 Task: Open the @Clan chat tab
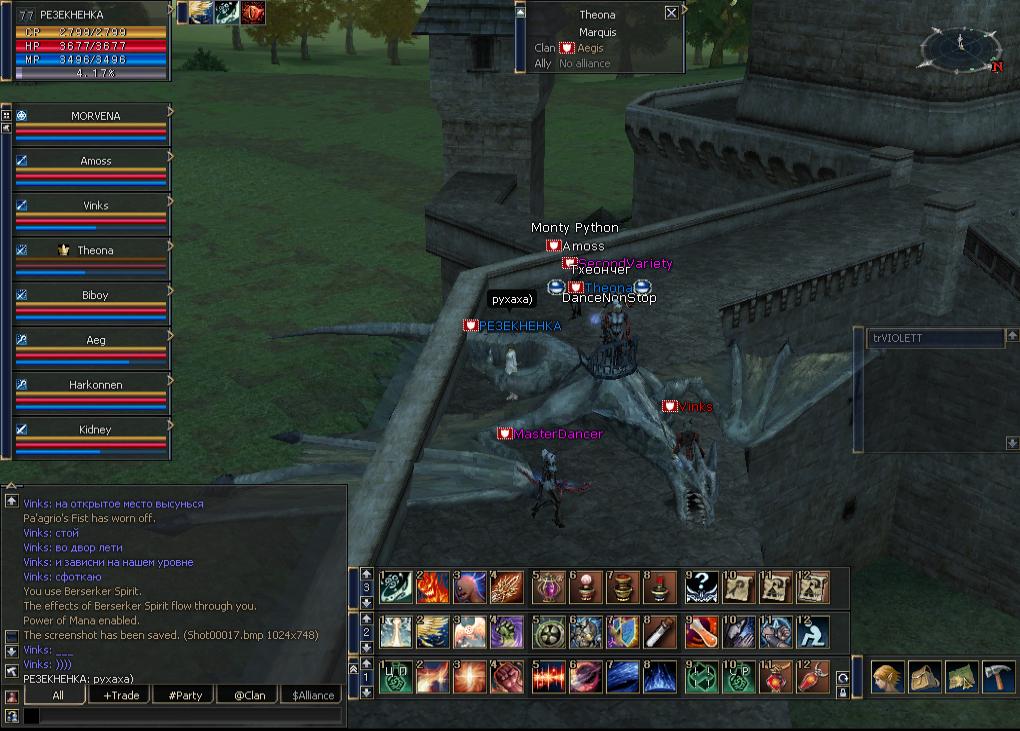click(x=249, y=695)
